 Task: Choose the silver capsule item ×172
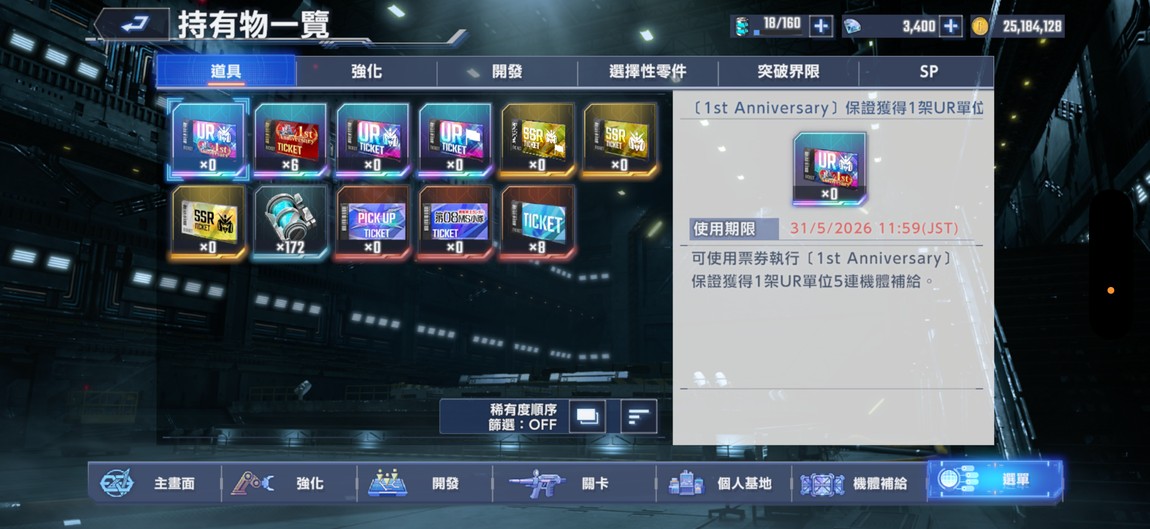pos(290,221)
